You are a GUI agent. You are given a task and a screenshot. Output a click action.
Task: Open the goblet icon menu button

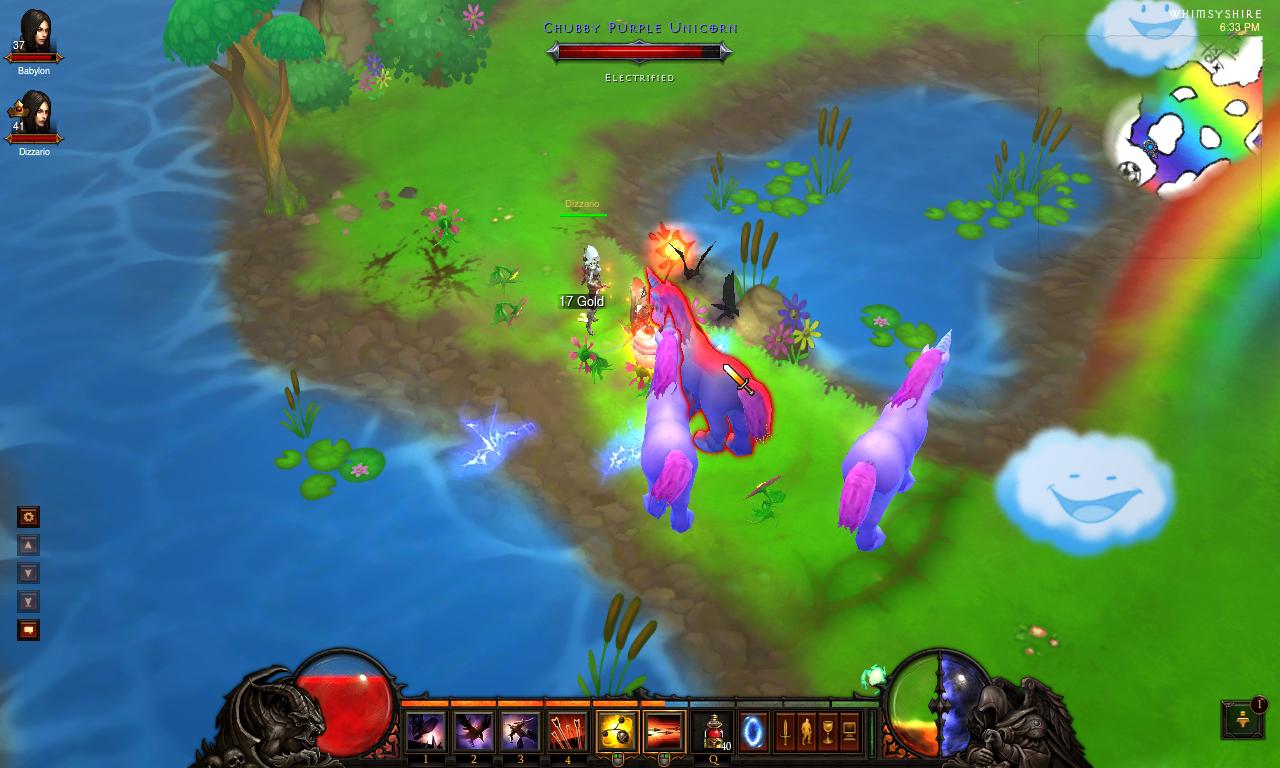coord(828,731)
